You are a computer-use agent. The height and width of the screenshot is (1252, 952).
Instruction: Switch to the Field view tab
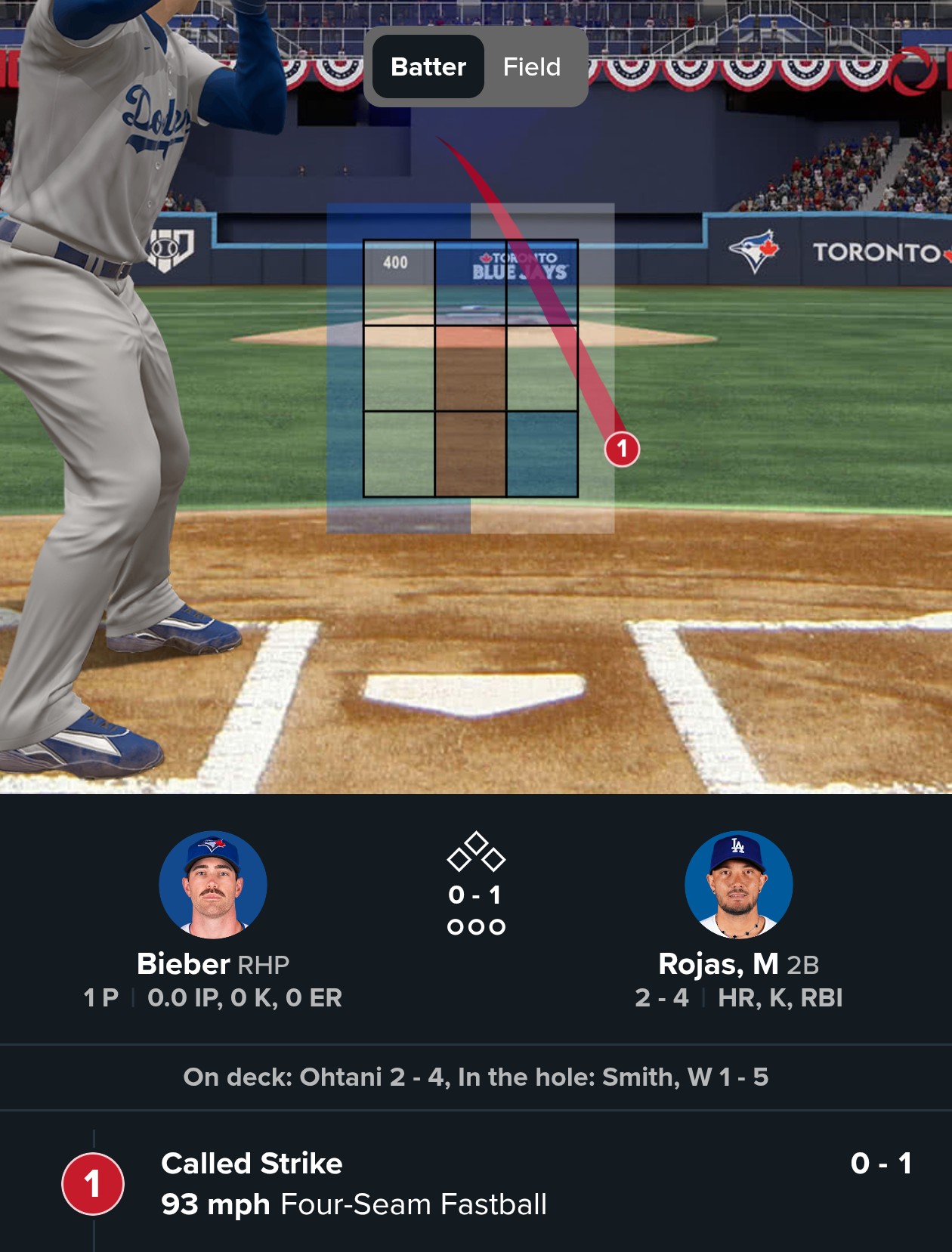tap(532, 67)
